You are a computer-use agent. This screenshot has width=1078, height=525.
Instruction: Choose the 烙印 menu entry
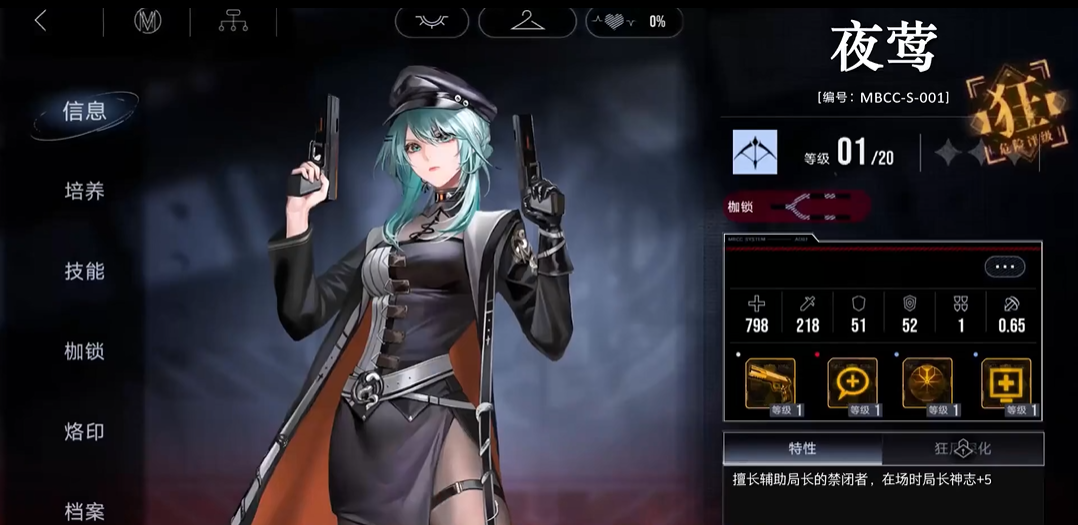[x=85, y=432]
